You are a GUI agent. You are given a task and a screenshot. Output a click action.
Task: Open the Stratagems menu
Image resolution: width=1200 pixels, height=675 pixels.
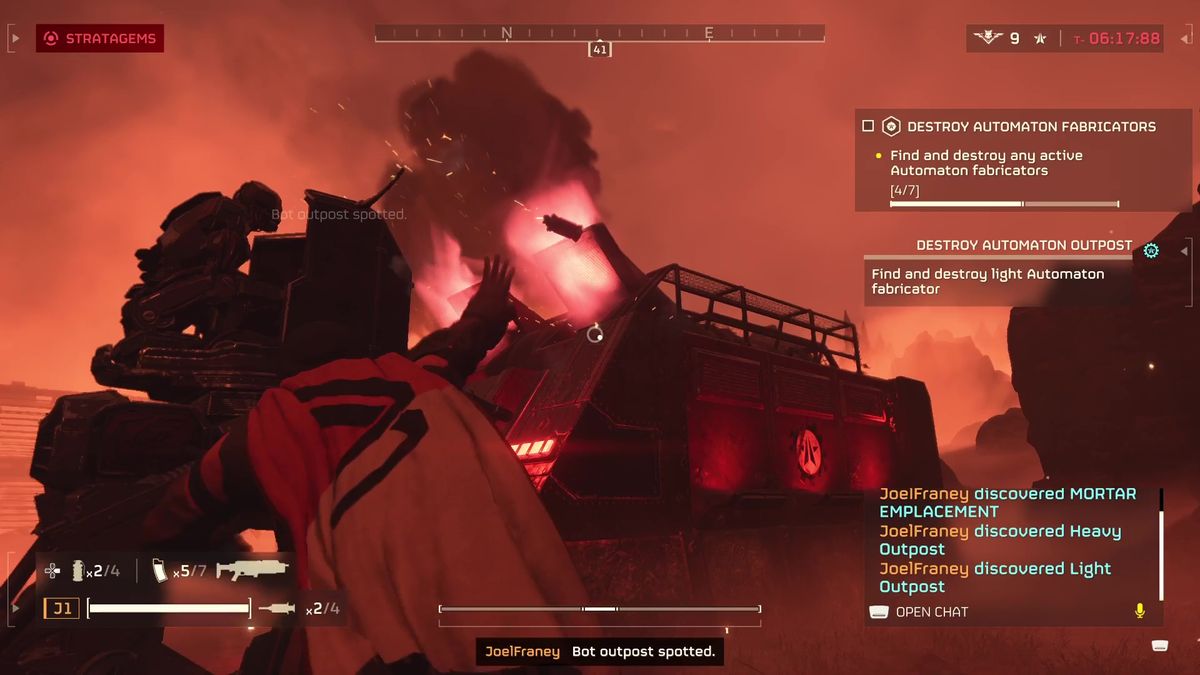tap(100, 39)
